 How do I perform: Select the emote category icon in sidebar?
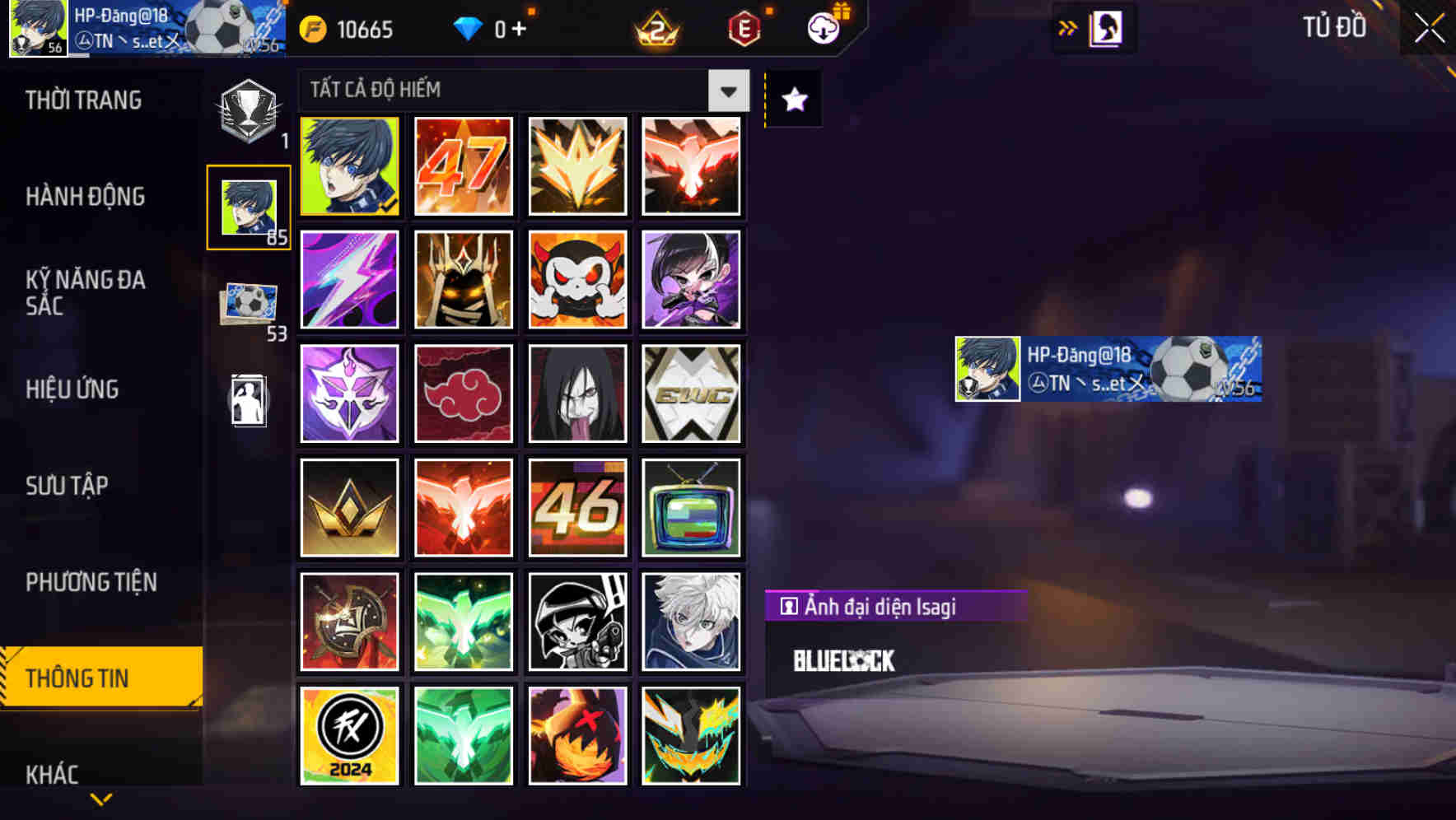click(247, 401)
